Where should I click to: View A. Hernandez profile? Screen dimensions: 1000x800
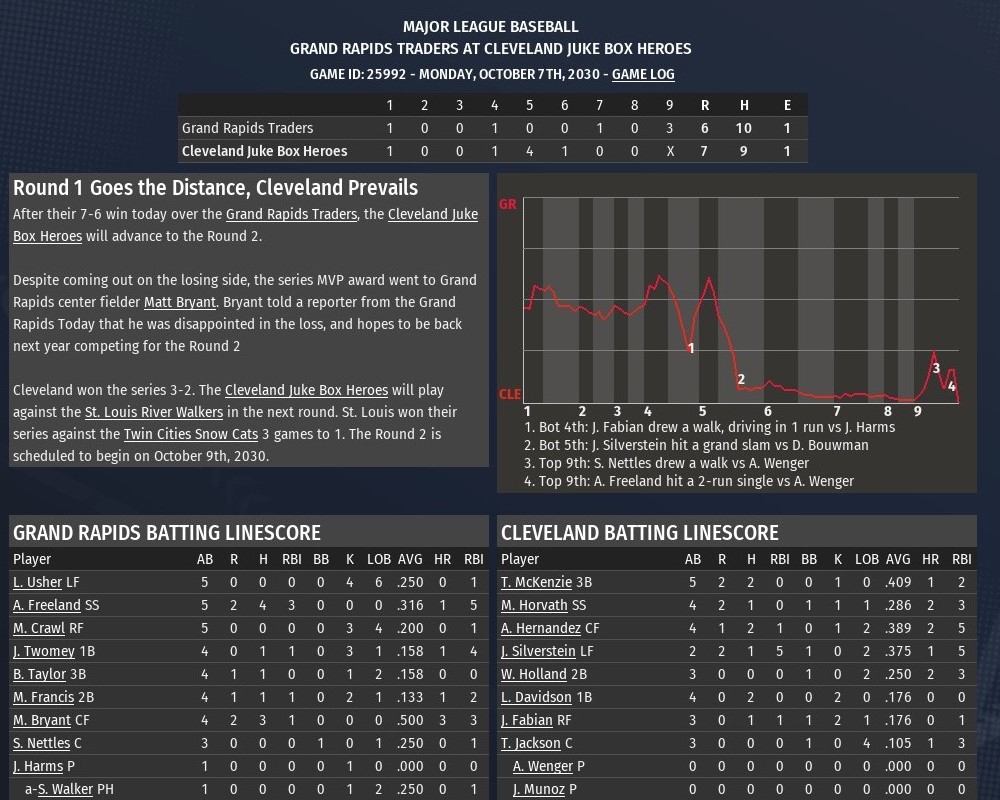pyautogui.click(x=541, y=628)
